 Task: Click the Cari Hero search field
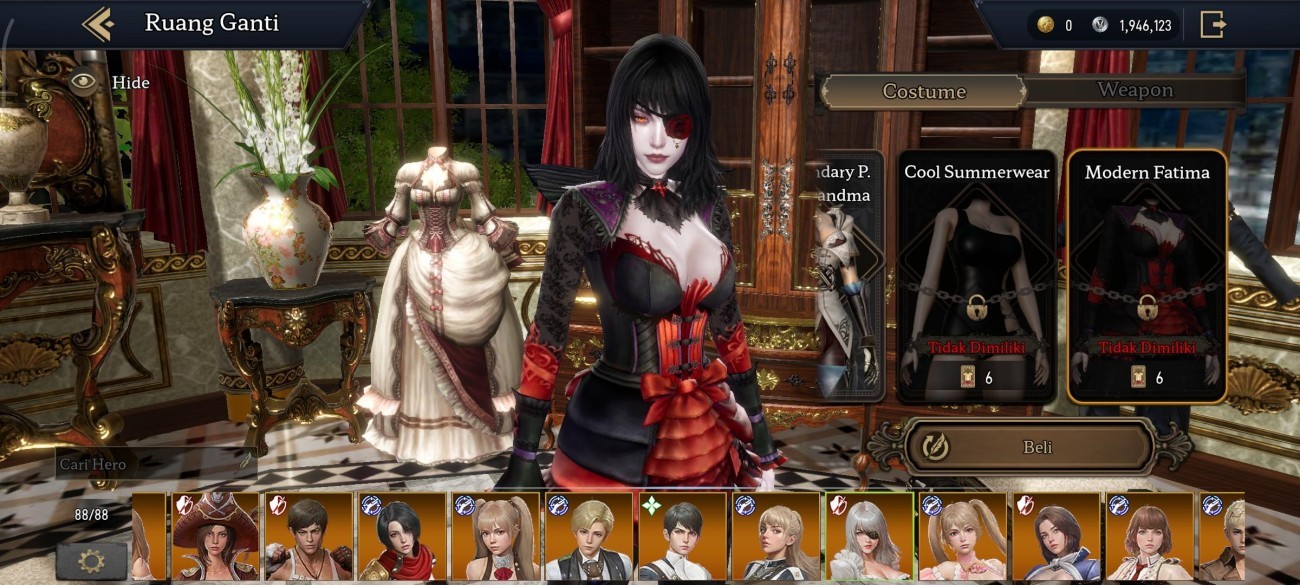click(155, 465)
